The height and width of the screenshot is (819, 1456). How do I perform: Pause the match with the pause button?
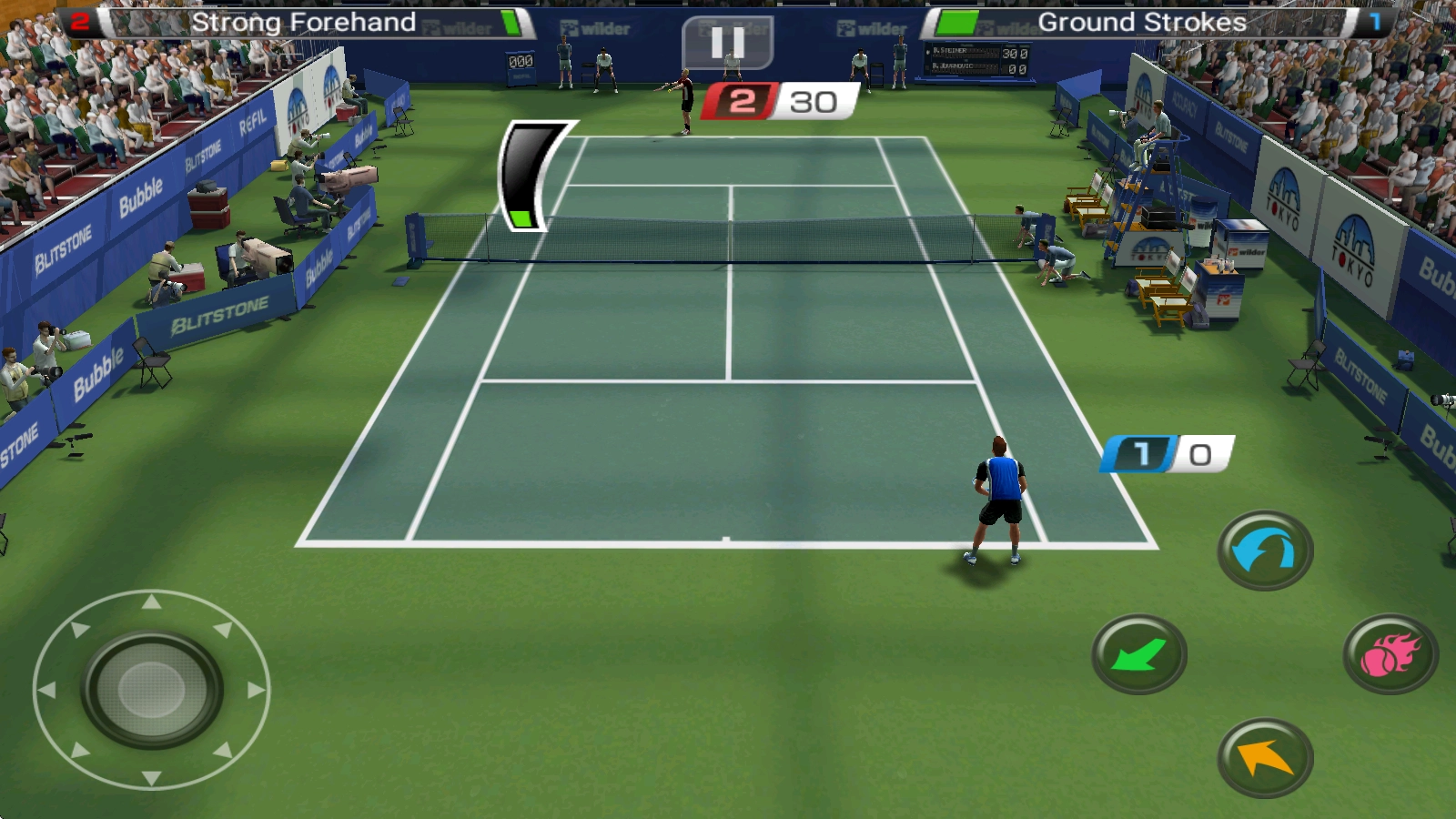727,42
